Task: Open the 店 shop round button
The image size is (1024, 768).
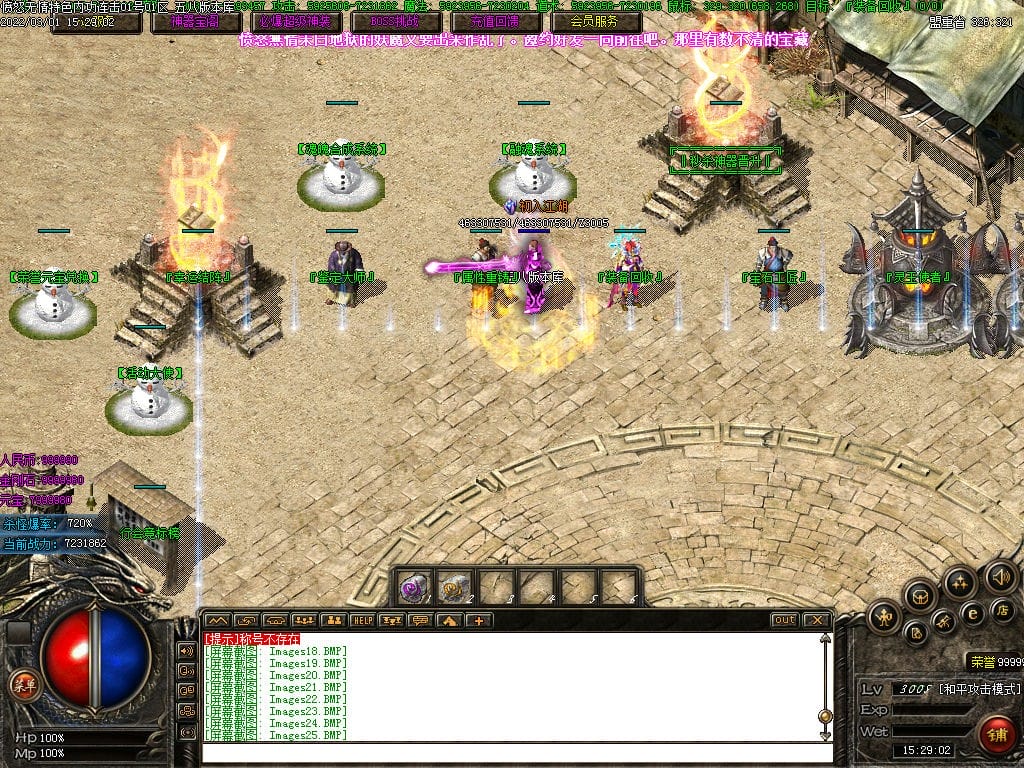Action: [1003, 608]
